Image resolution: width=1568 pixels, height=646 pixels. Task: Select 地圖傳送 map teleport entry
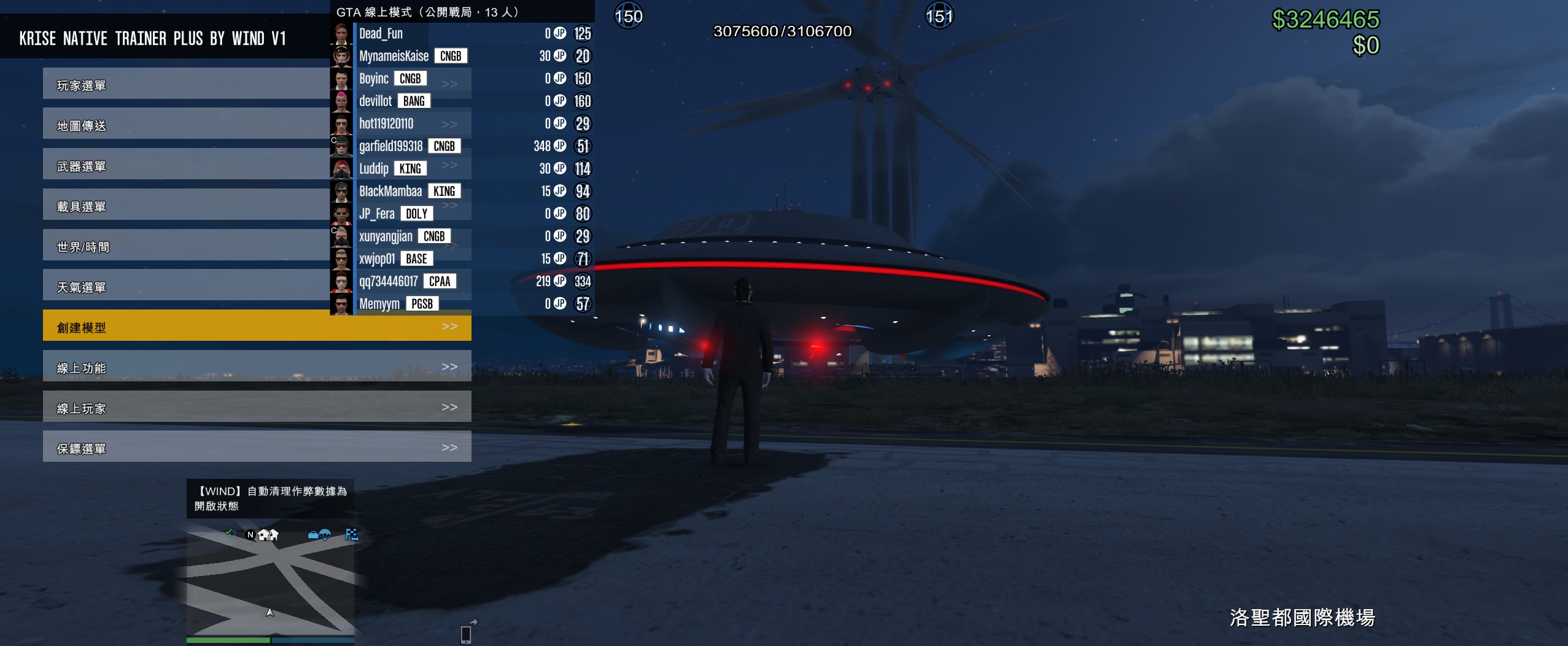pyautogui.click(x=184, y=124)
